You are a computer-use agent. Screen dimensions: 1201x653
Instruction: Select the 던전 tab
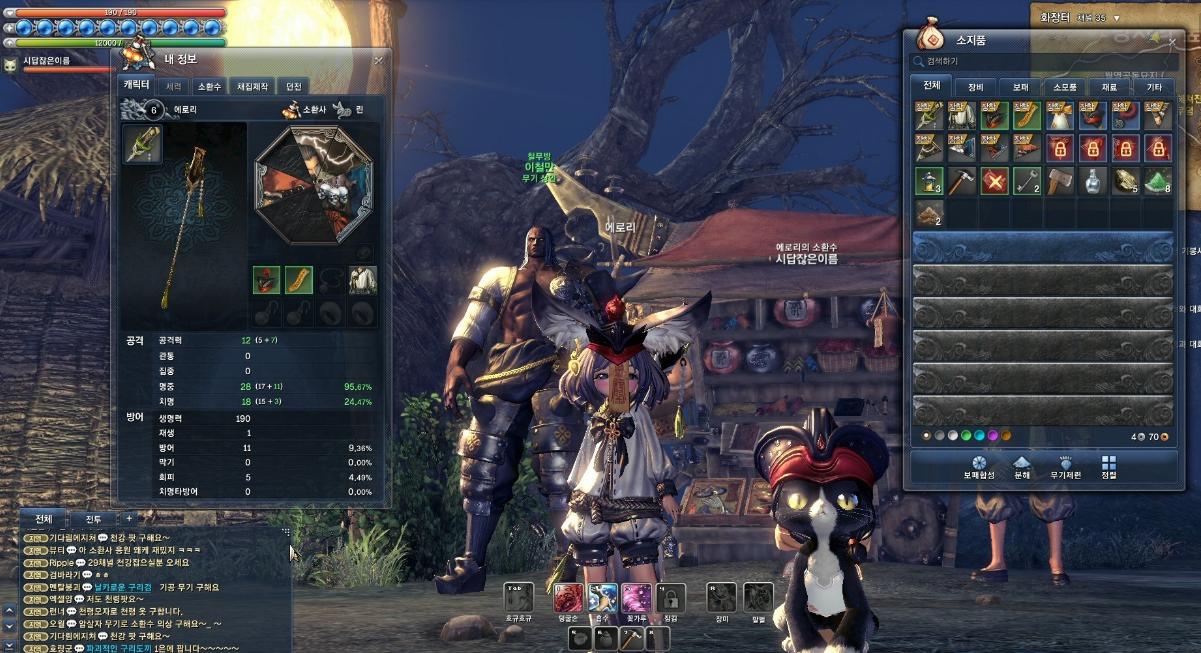293,86
